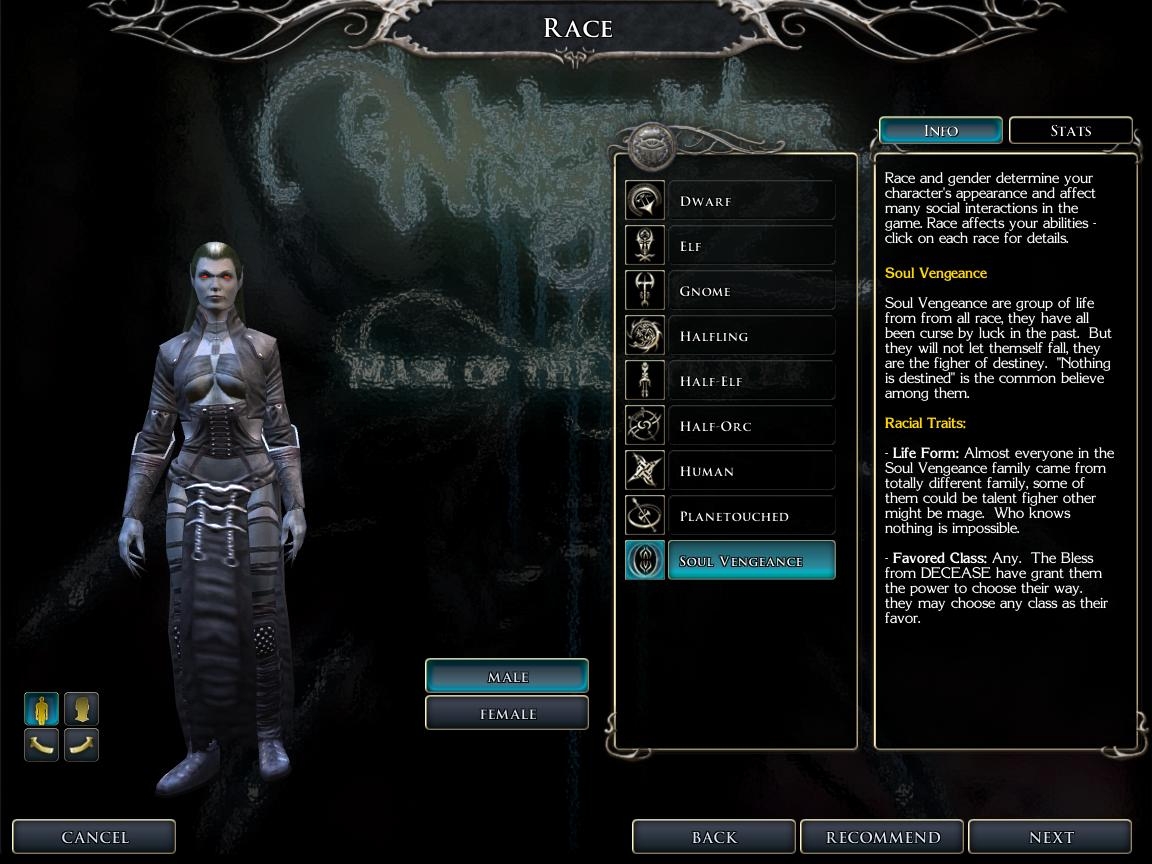The width and height of the screenshot is (1152, 864).
Task: Zoom the preview to the head view
Action: [x=82, y=709]
